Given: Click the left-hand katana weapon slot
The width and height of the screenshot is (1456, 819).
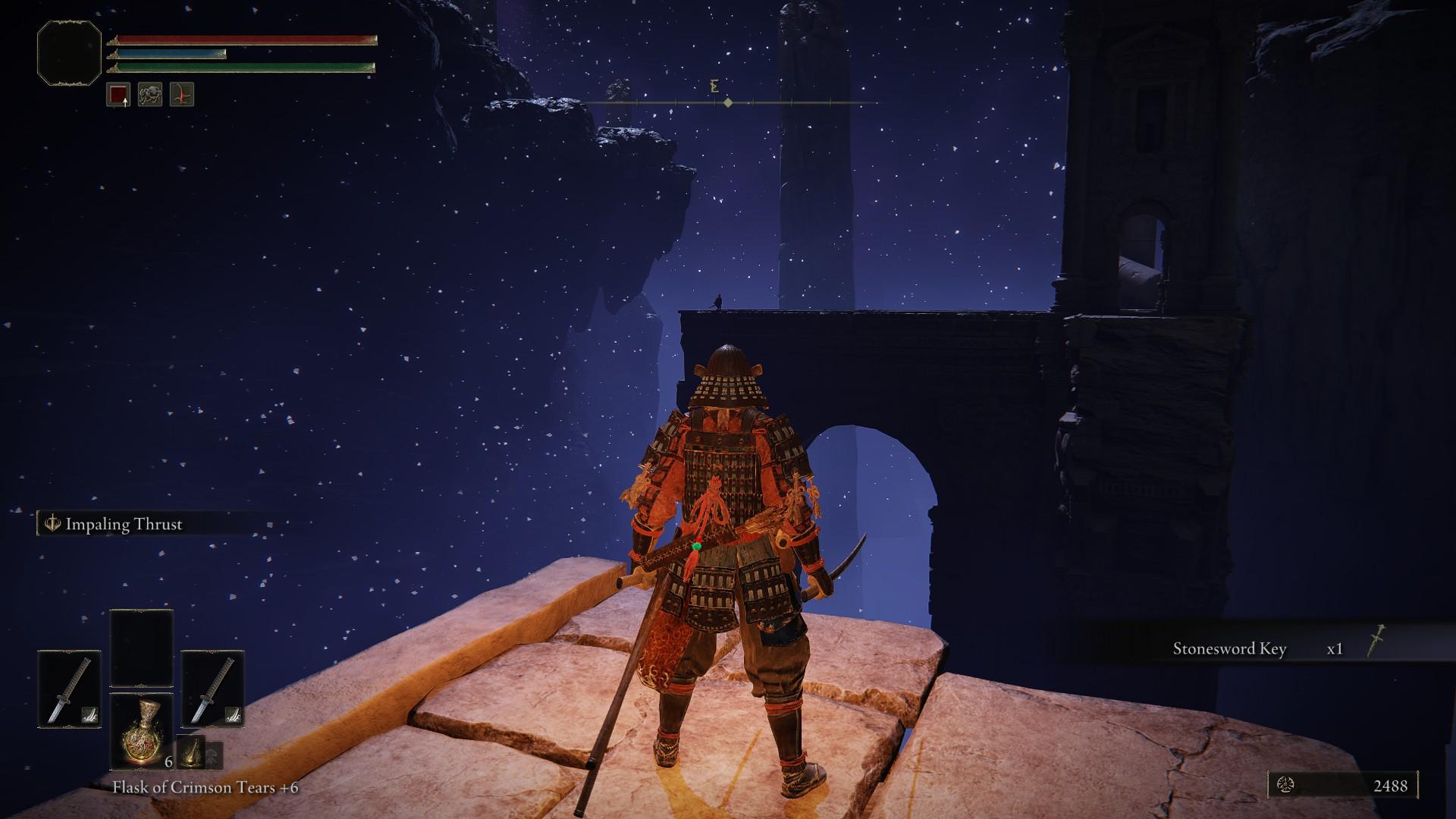Looking at the screenshot, I should (x=69, y=689).
